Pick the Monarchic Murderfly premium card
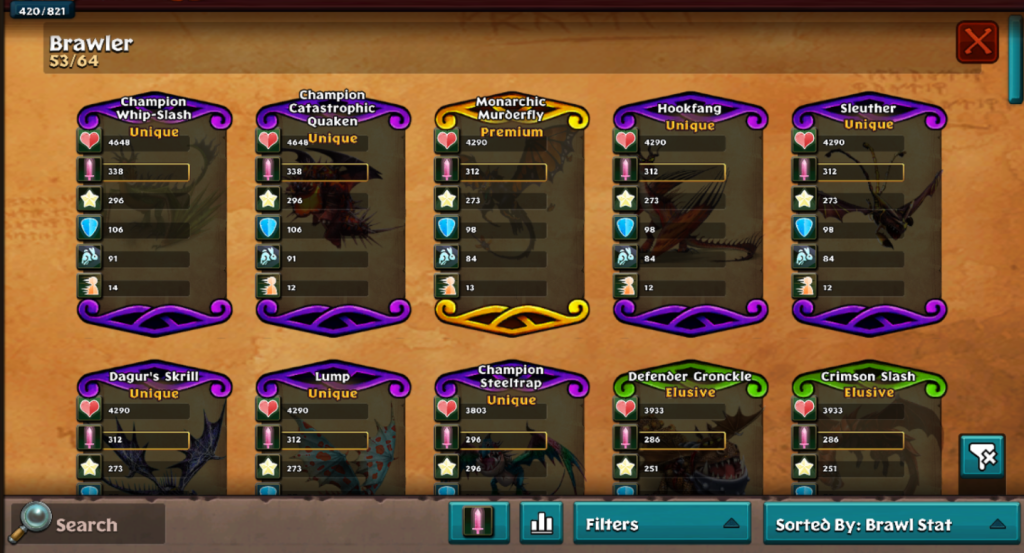The image size is (1024, 553). click(x=511, y=213)
